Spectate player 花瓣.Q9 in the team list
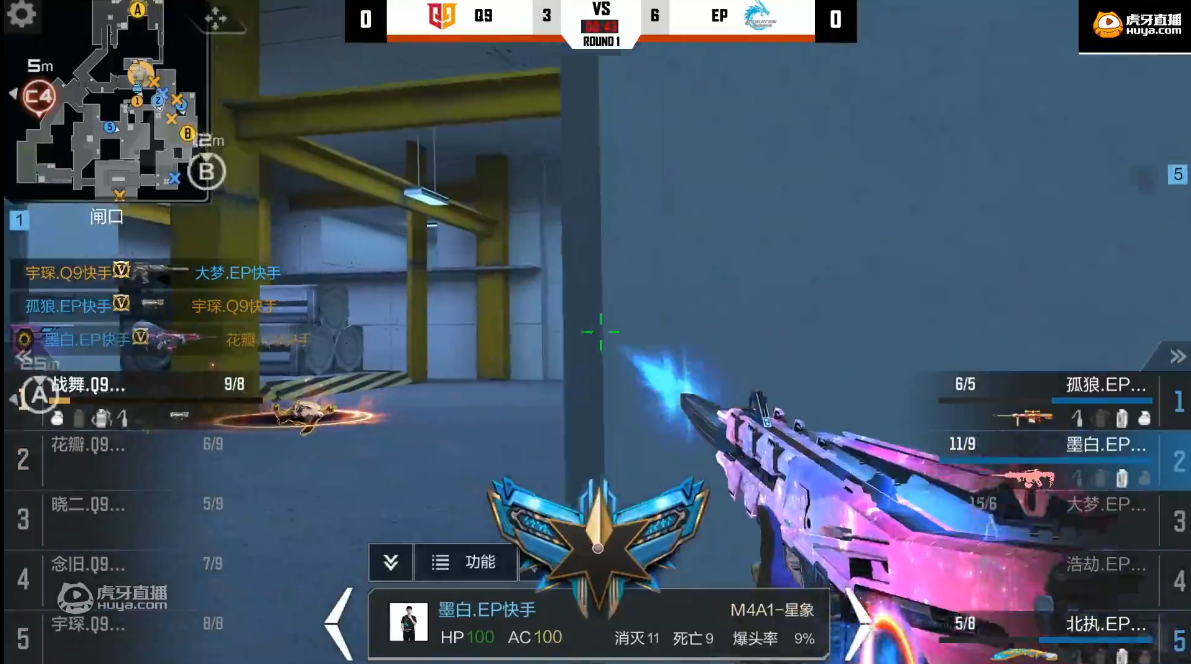The image size is (1191, 664). (130, 455)
